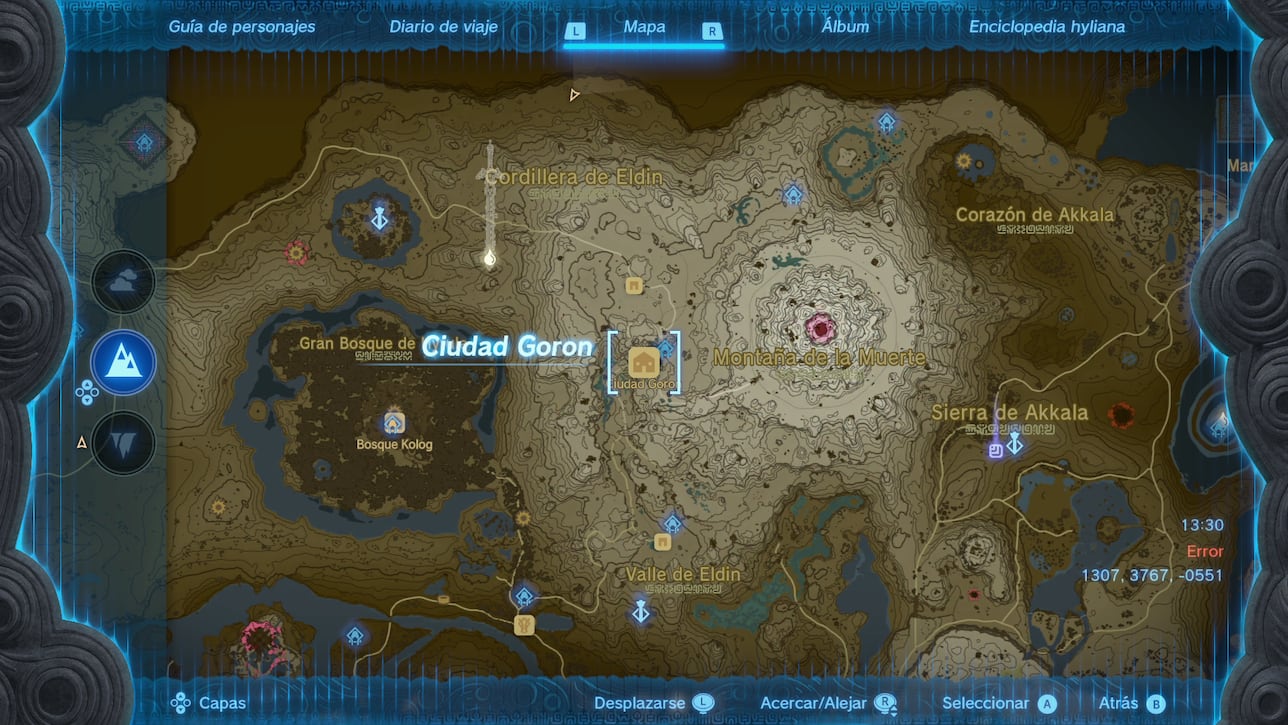Image resolution: width=1288 pixels, height=725 pixels.
Task: Switch to the Álbum tab
Action: point(846,26)
